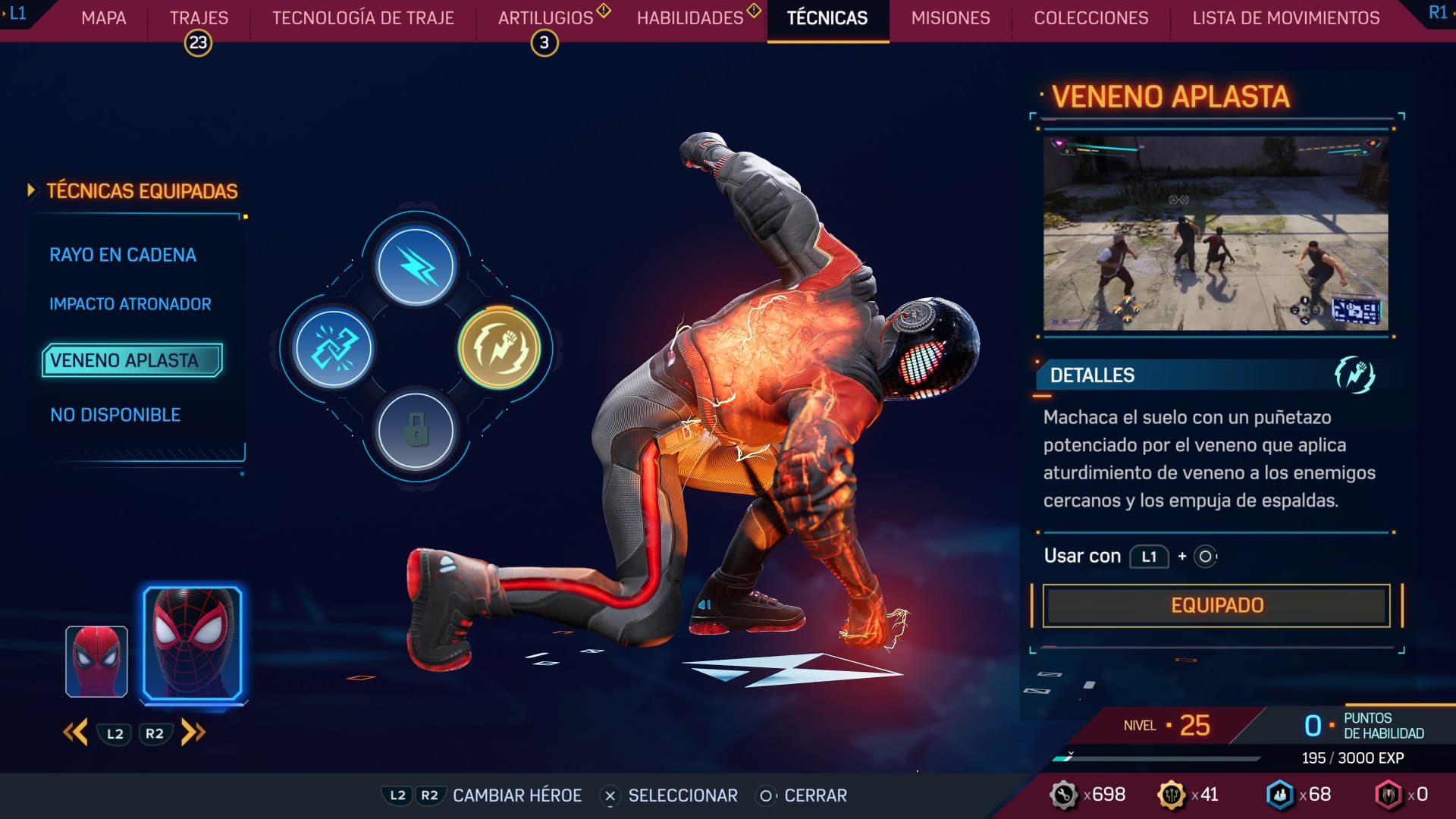
Task: Go to TECNOLOGÍA DE TRAJE tab
Action: (x=363, y=18)
